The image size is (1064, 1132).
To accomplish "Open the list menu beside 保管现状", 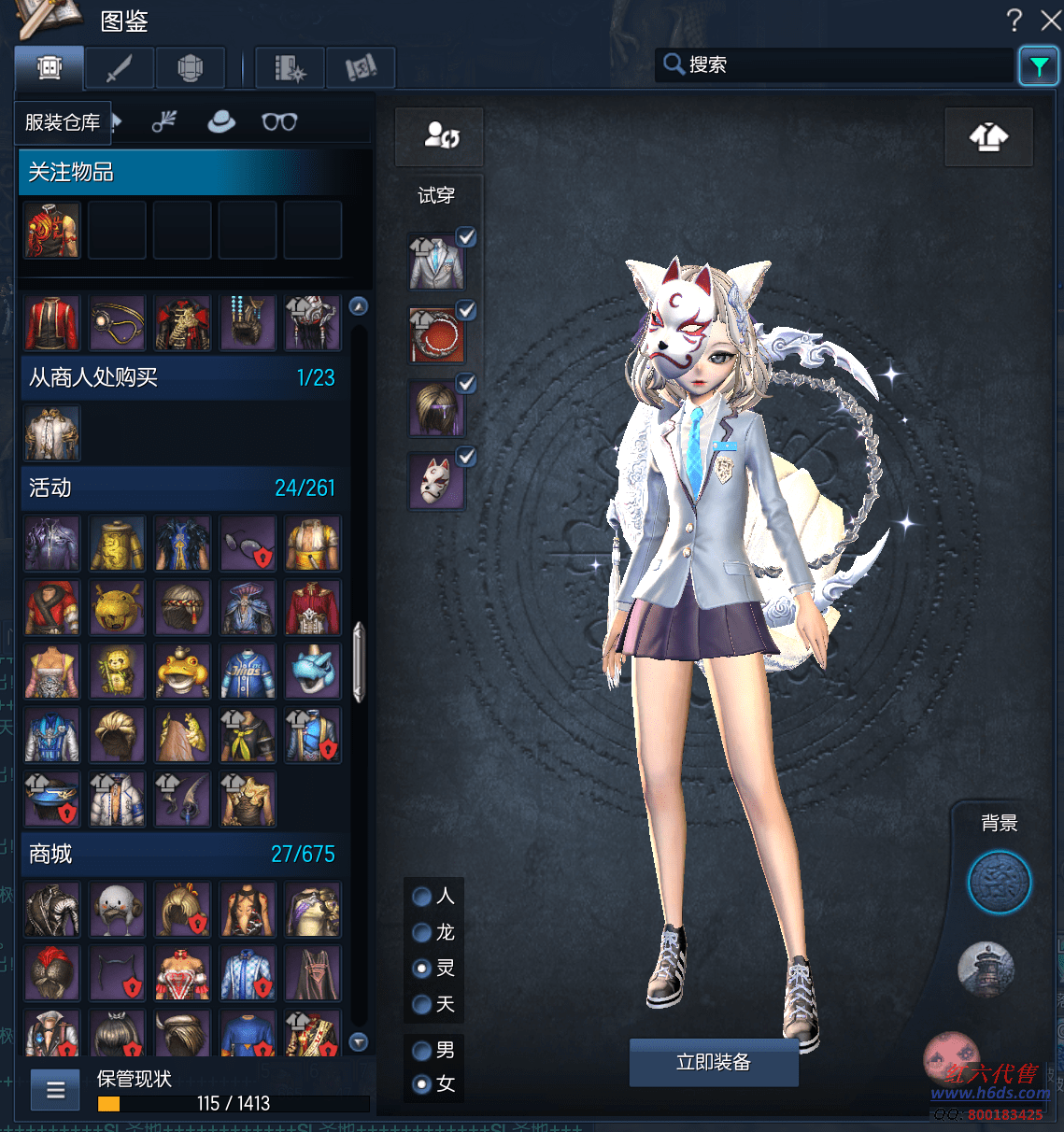I will (56, 1090).
